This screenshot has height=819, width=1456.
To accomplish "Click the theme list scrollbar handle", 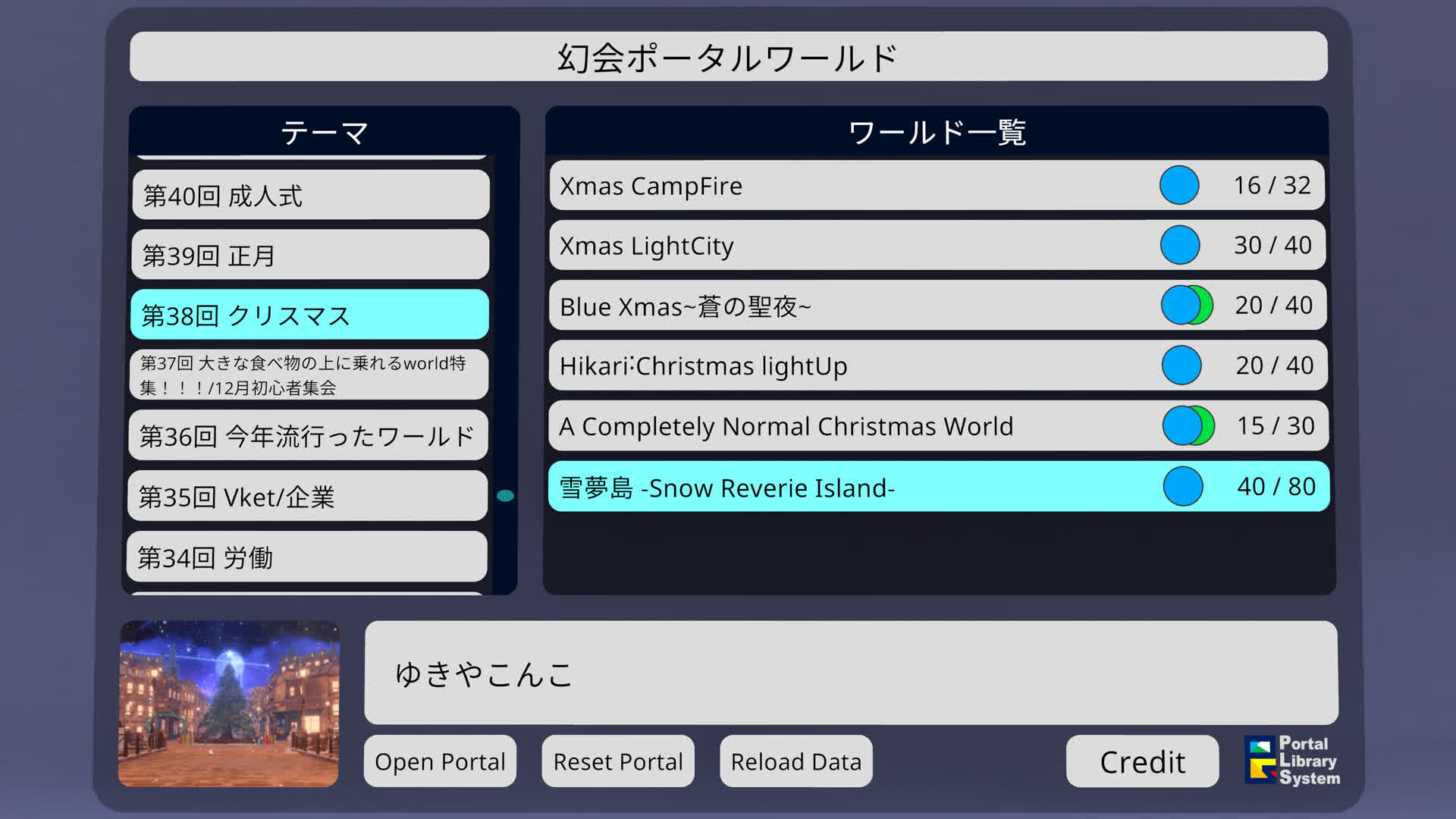I will [505, 496].
